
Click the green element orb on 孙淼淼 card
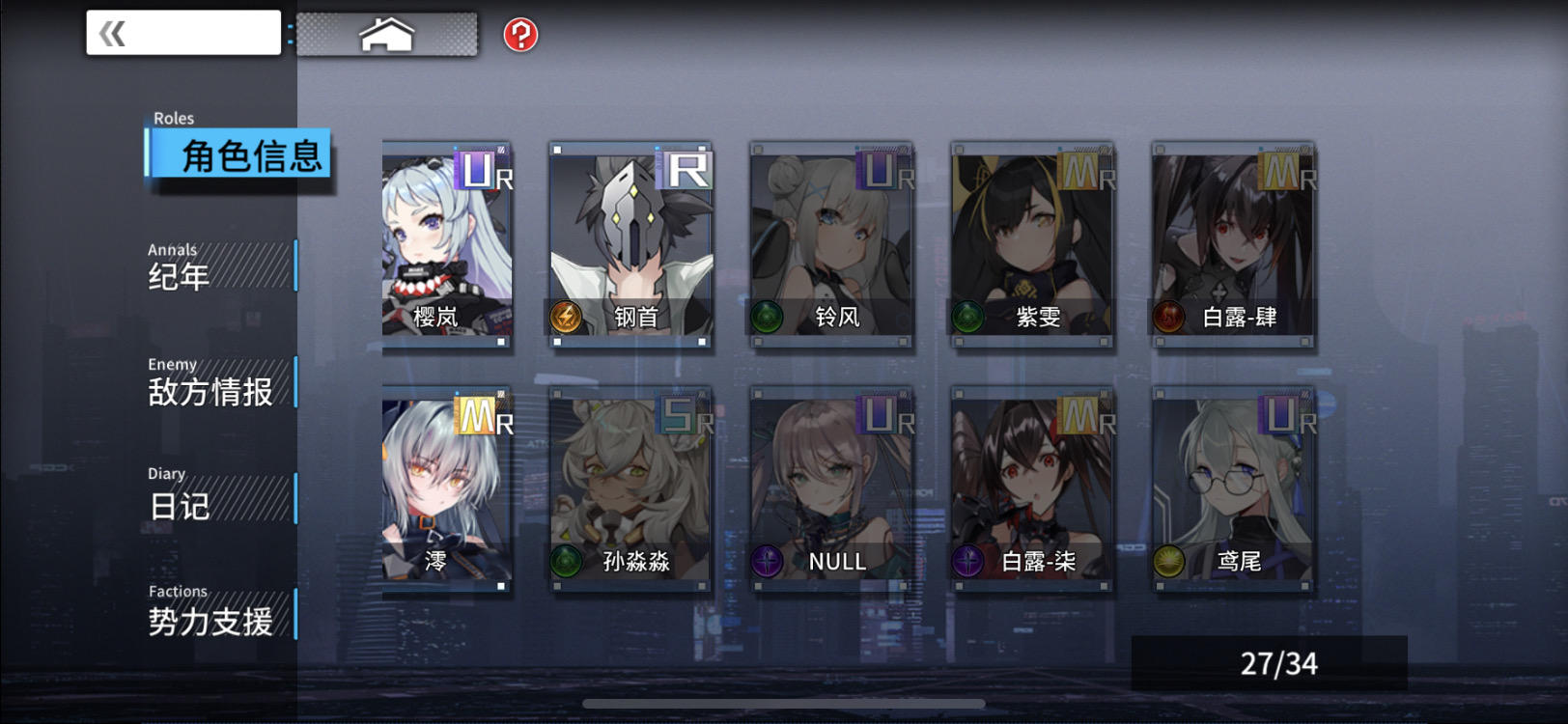pos(568,560)
